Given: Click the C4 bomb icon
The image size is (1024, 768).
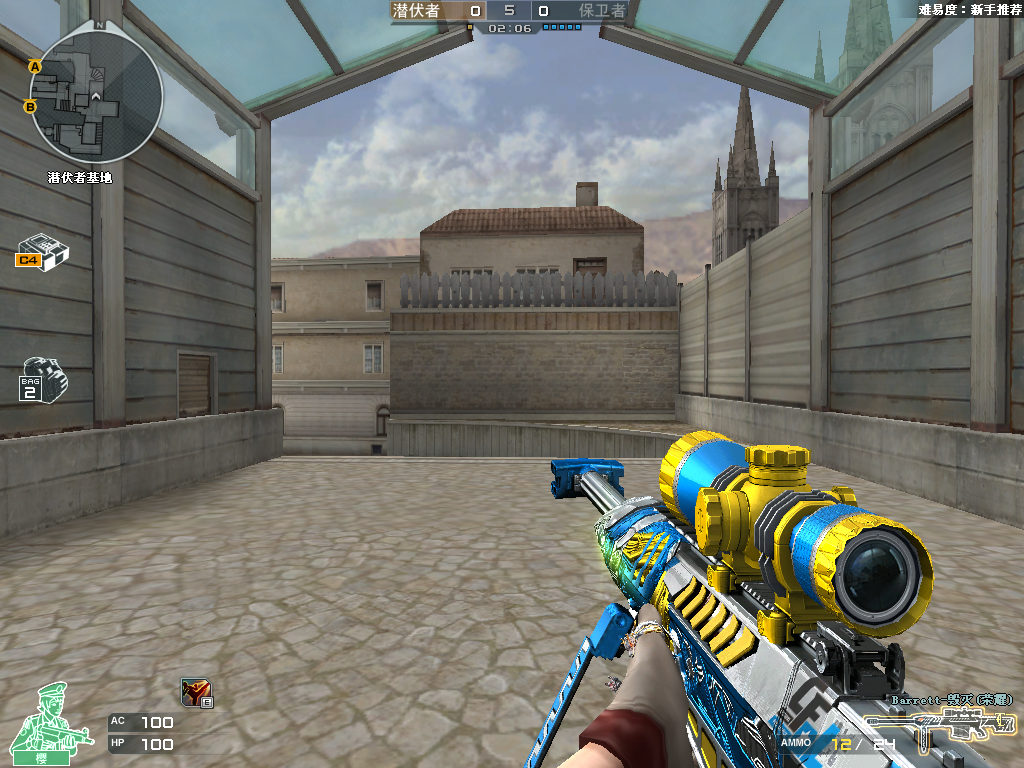Looking at the screenshot, I should click(x=43, y=251).
